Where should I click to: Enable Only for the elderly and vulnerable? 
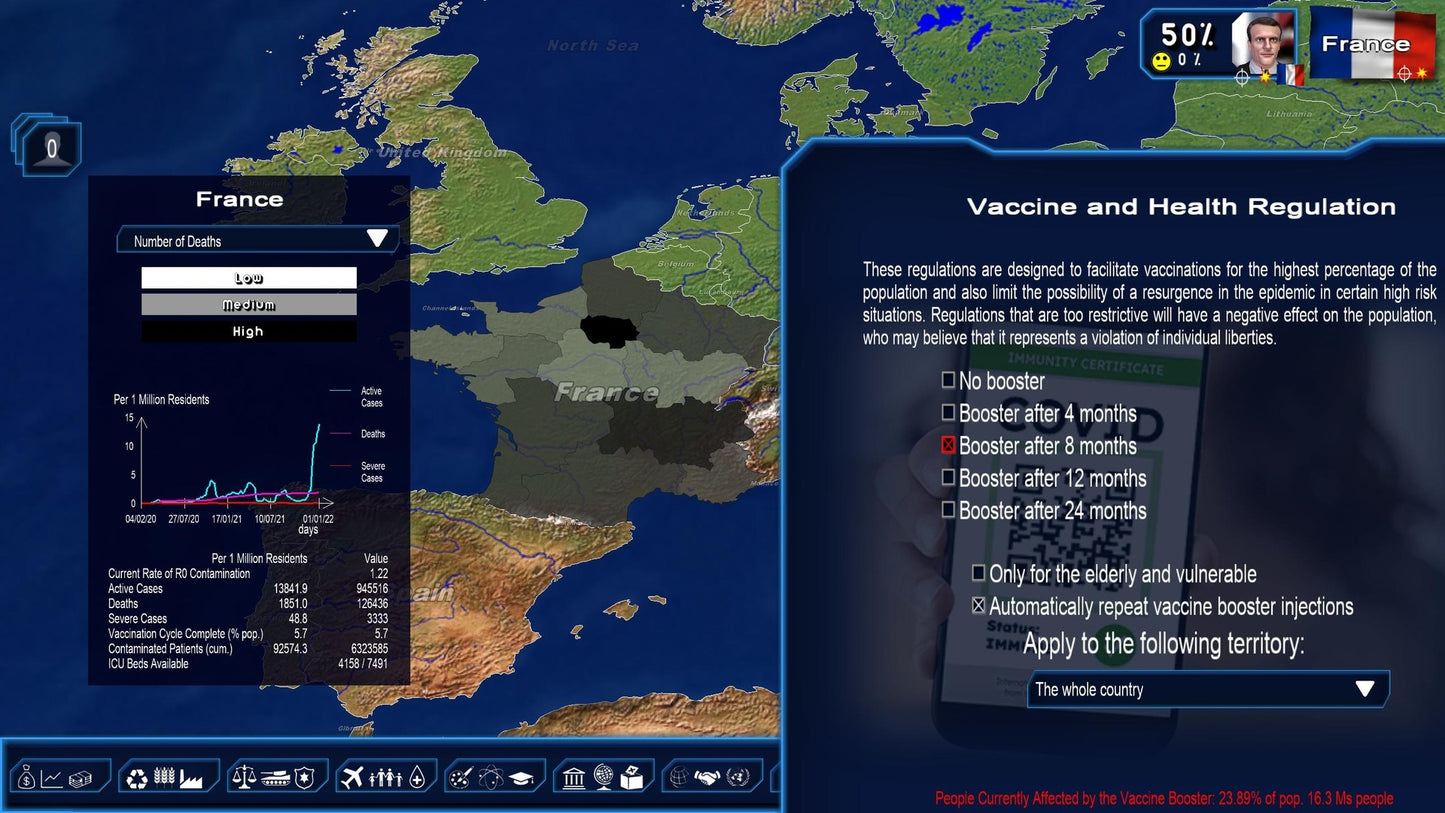[977, 574]
